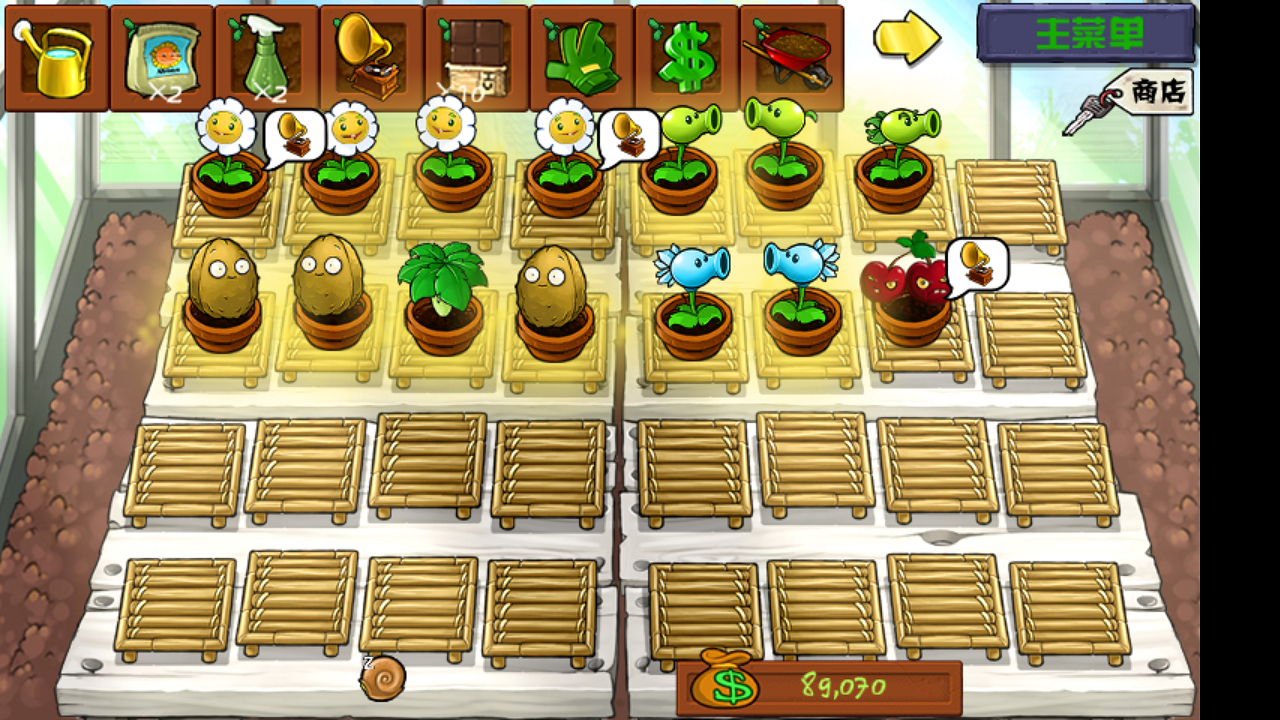Viewport: 1280px width, 720px height.
Task: Select the golden watering can tool
Action: point(57,57)
